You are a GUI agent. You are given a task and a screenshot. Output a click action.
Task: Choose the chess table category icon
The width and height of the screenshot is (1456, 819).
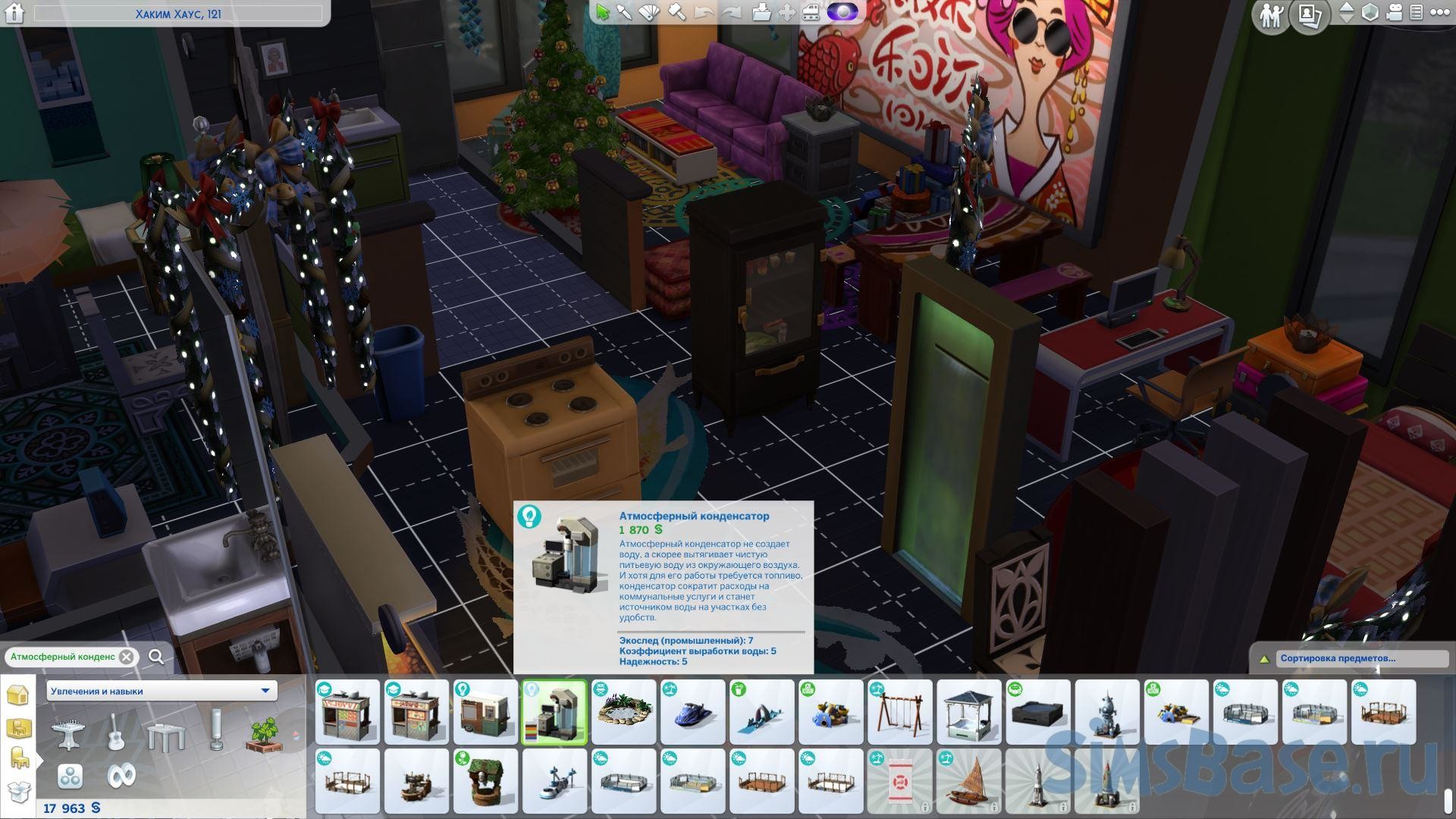[x=67, y=733]
